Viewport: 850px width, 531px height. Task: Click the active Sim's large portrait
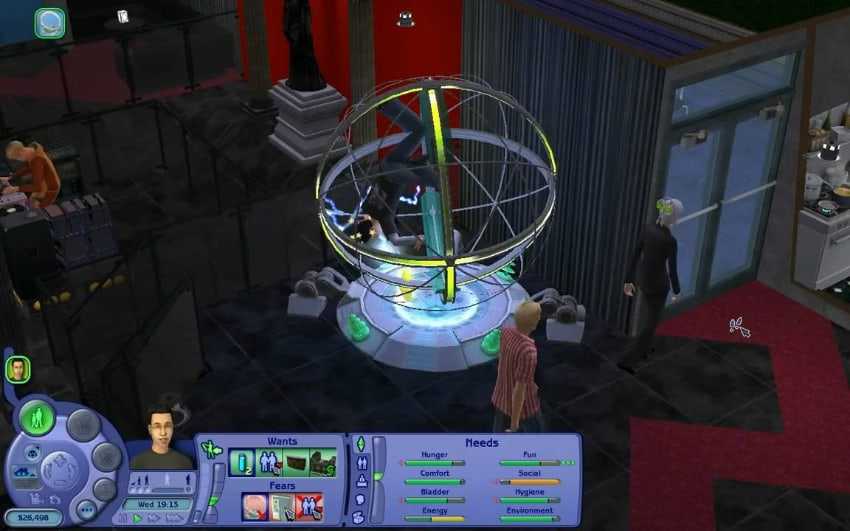pos(159,436)
